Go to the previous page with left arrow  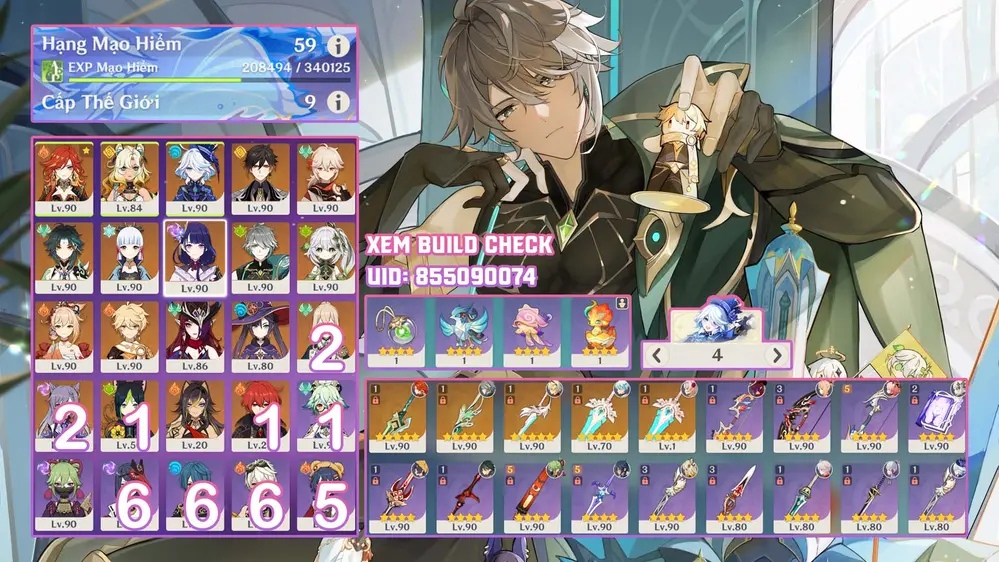[657, 355]
